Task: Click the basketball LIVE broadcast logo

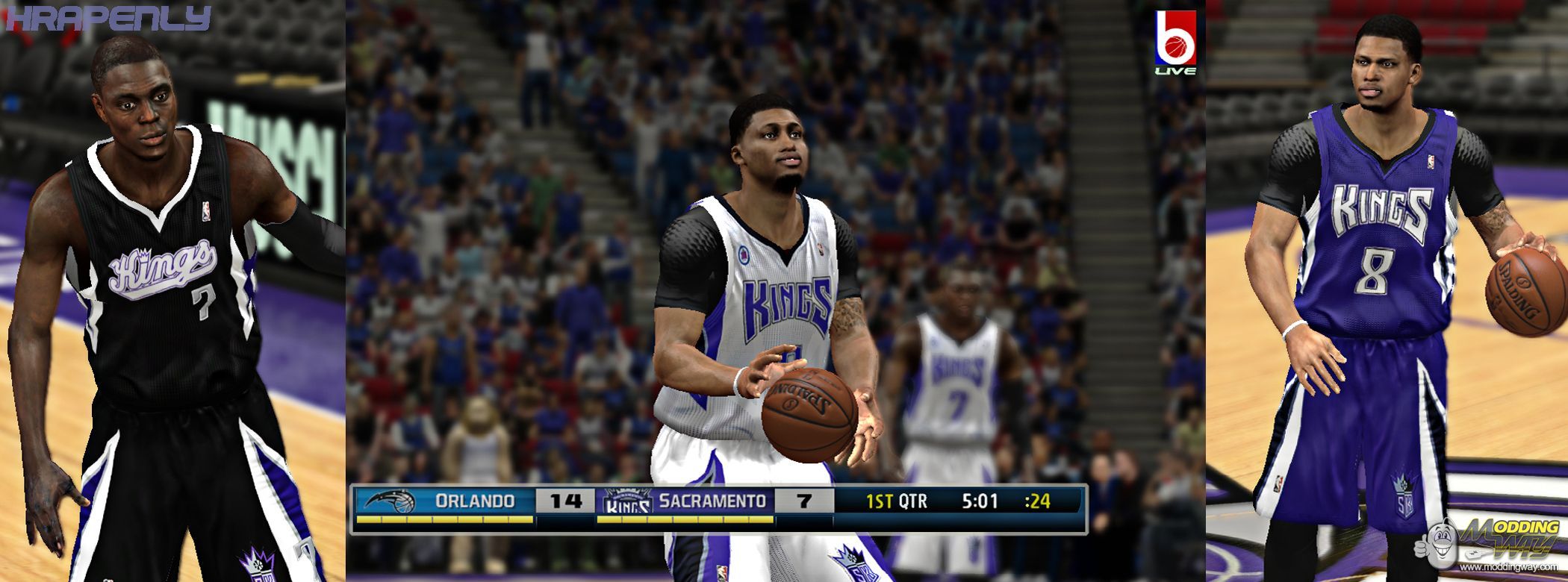Action: pyautogui.click(x=1175, y=43)
